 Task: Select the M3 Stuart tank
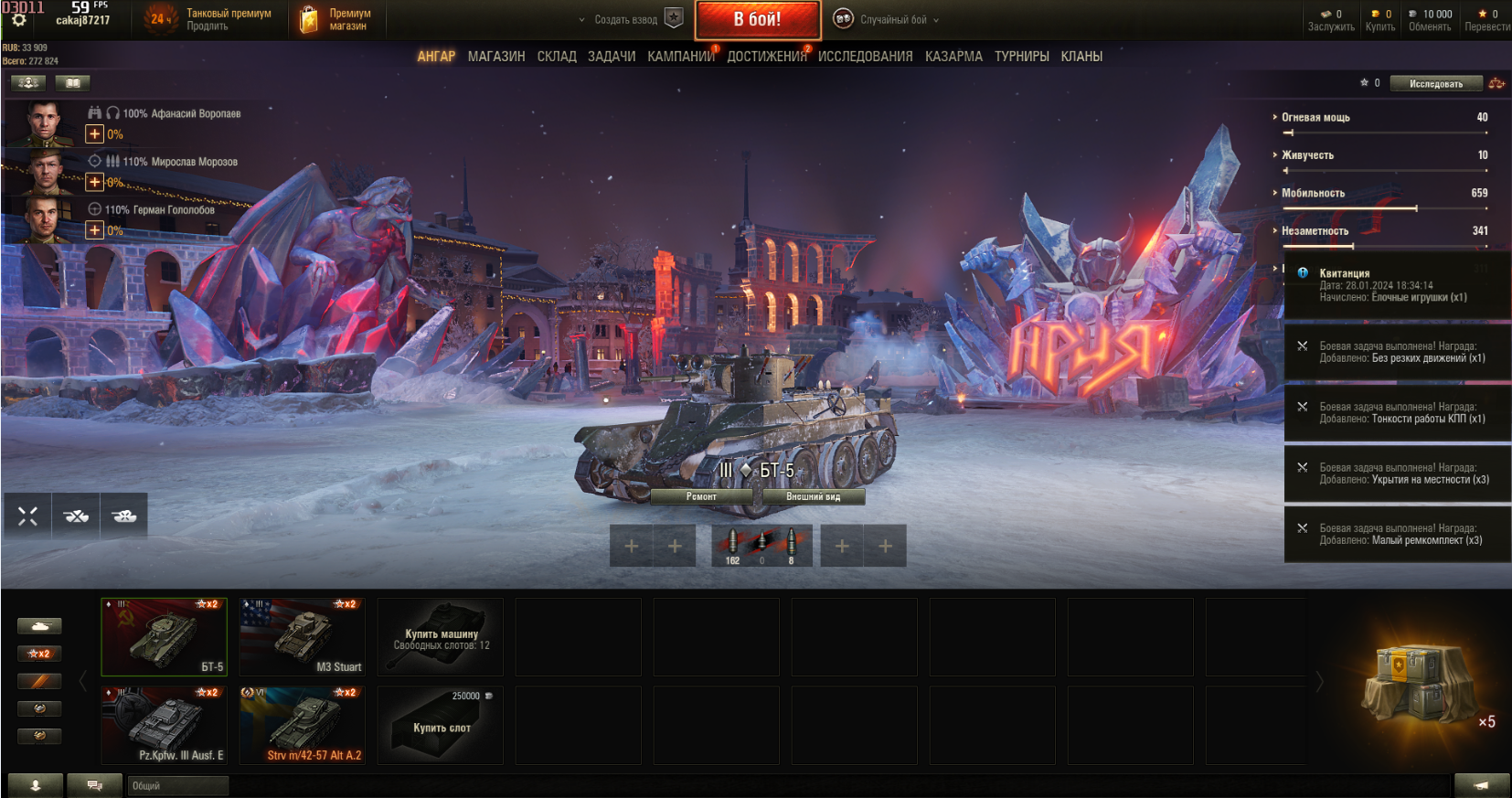303,636
